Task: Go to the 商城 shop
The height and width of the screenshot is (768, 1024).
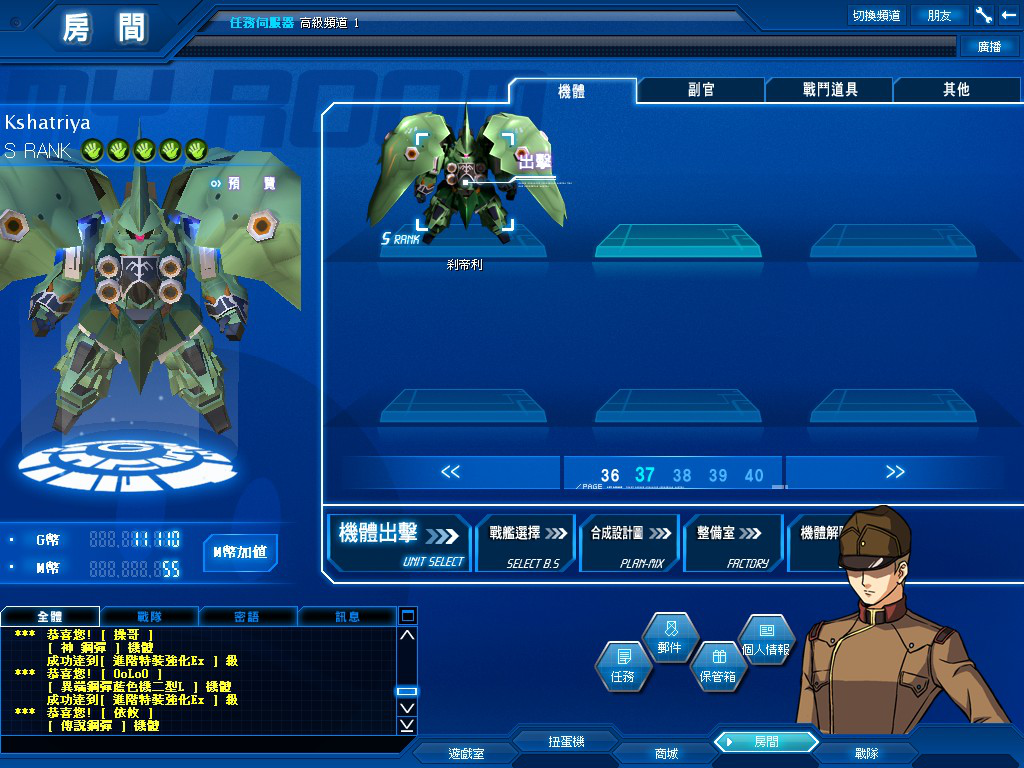Action: pos(666,754)
